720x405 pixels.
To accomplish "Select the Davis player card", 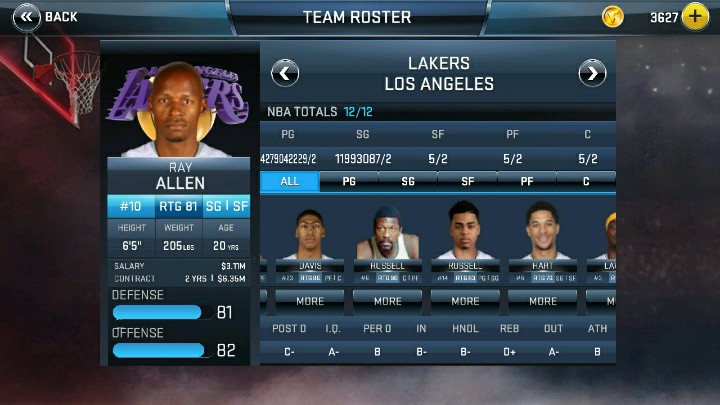I will [310, 241].
